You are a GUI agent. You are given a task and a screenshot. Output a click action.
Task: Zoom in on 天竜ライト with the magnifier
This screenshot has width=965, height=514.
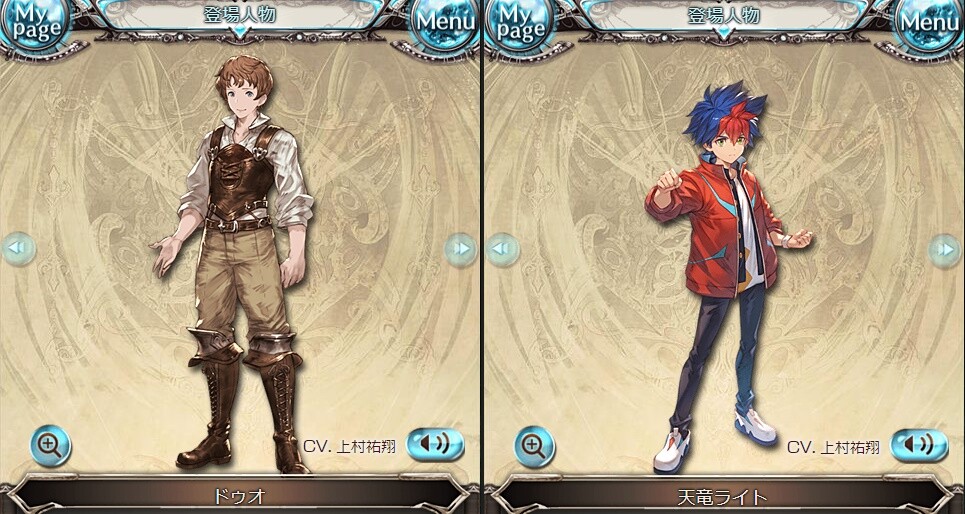coord(534,446)
